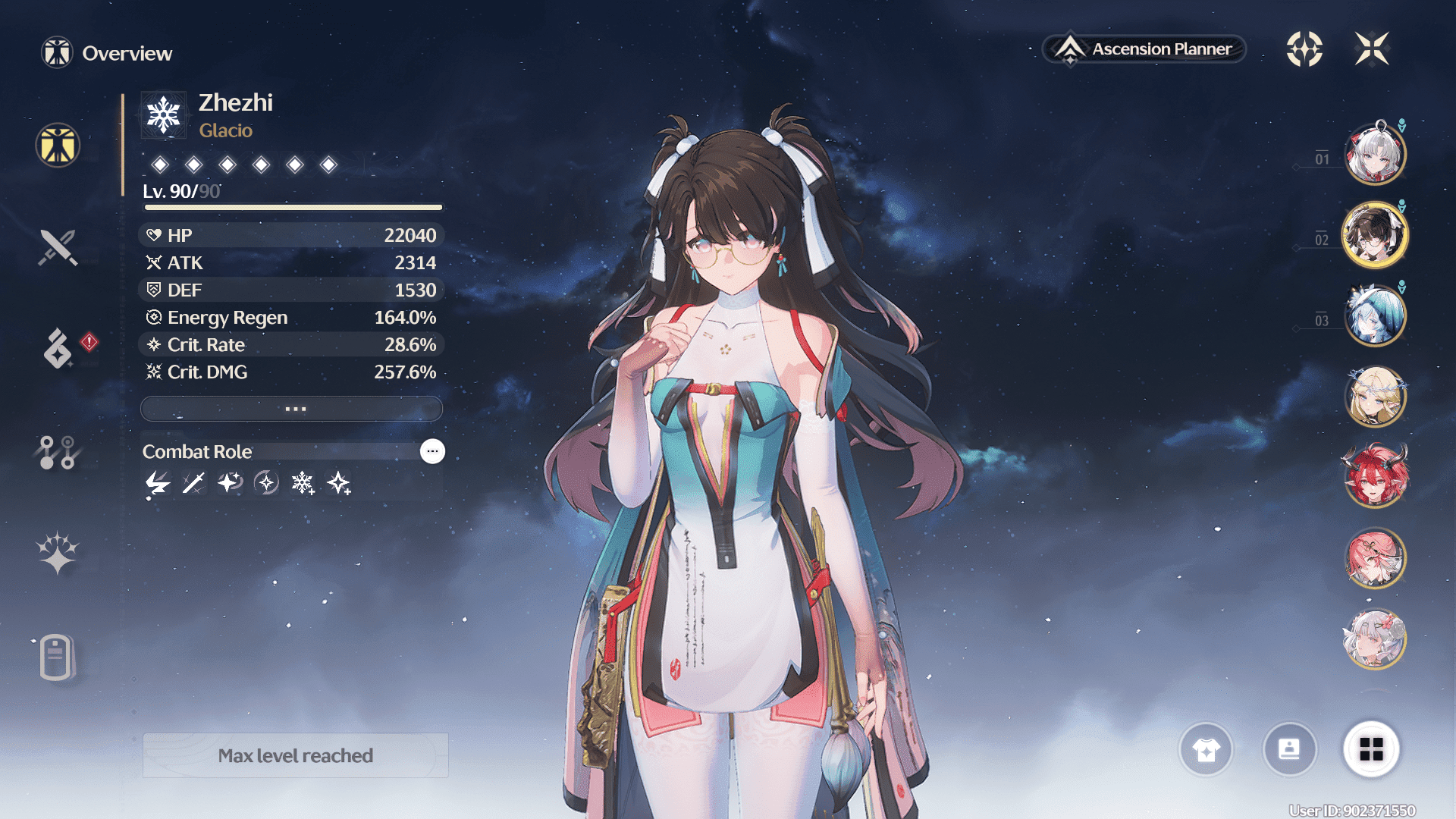
Task: Click the snowflake Glacio combat role icon
Action: tap(303, 483)
